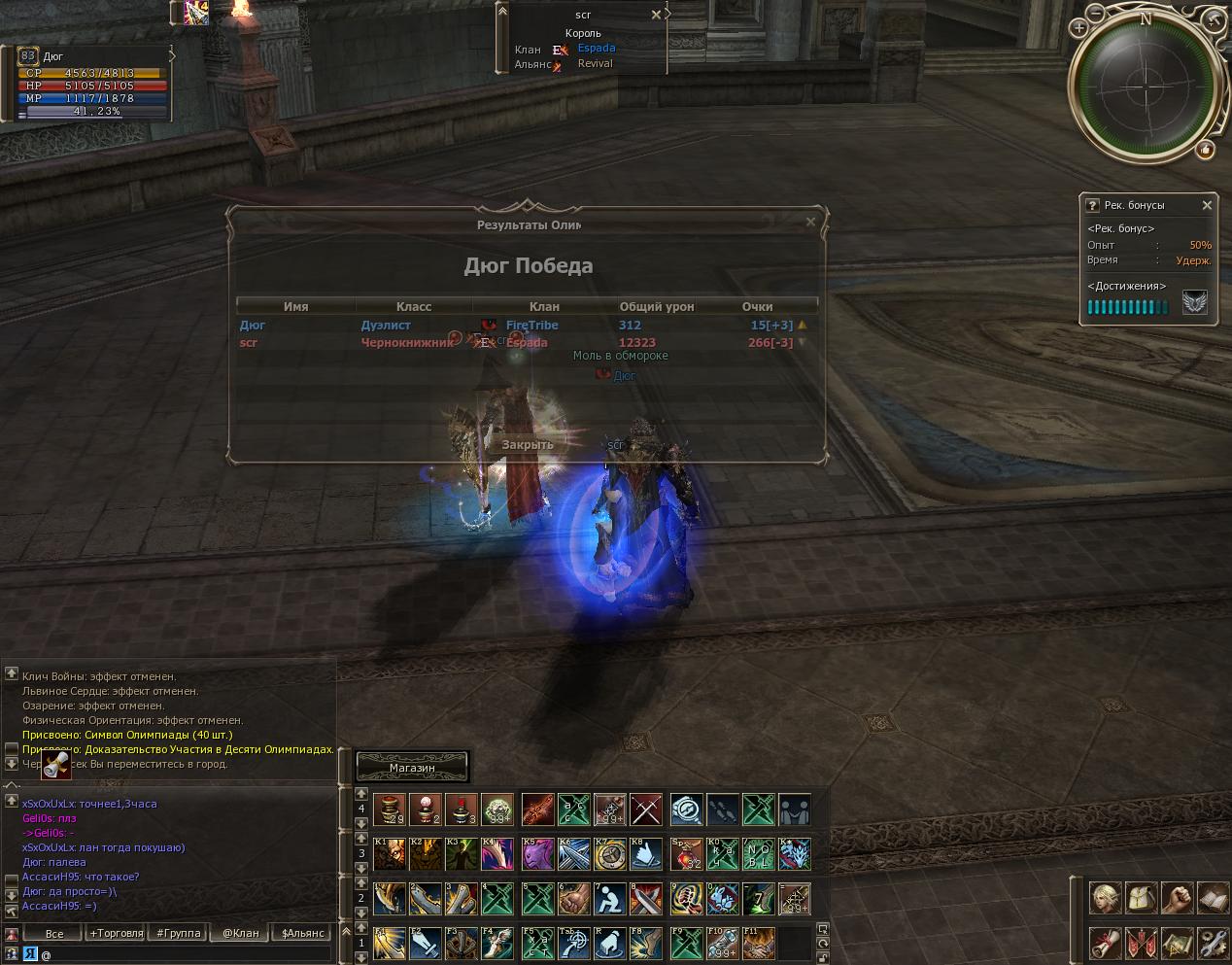Select the purple creature skill in K5 slot
1232x965 pixels.
tap(537, 854)
